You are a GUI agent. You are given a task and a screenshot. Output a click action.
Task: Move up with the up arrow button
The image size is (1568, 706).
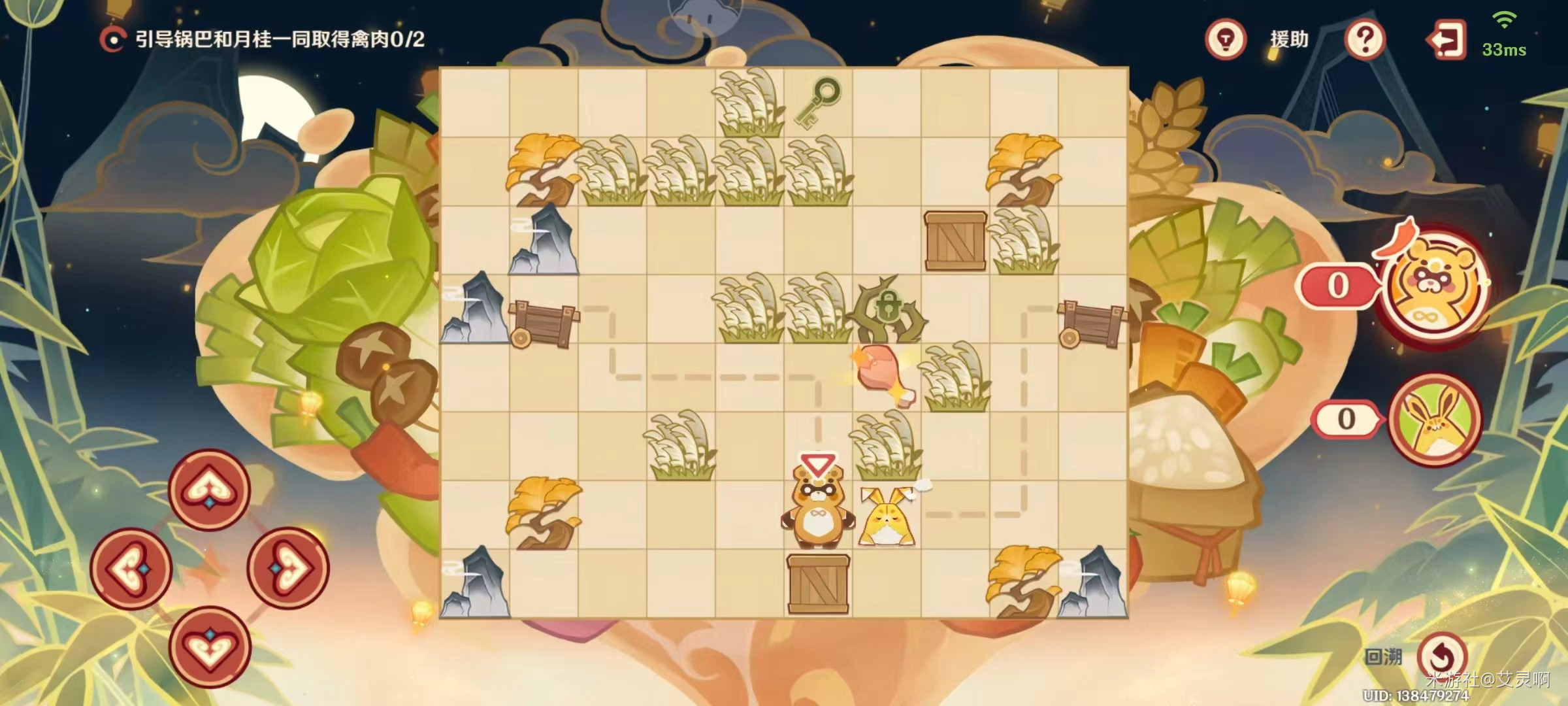click(209, 489)
